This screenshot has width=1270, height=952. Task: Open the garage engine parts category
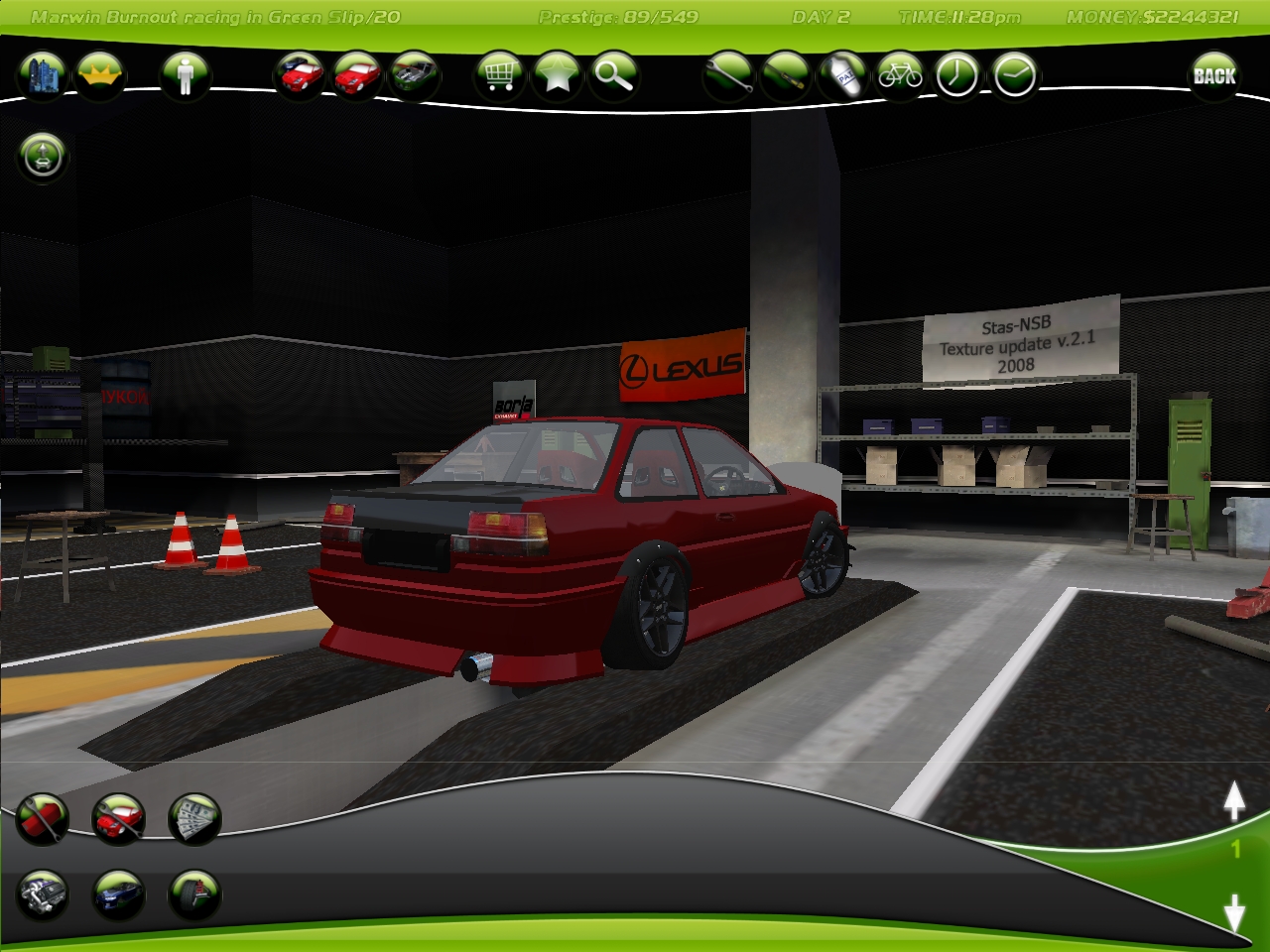pyautogui.click(x=43, y=894)
